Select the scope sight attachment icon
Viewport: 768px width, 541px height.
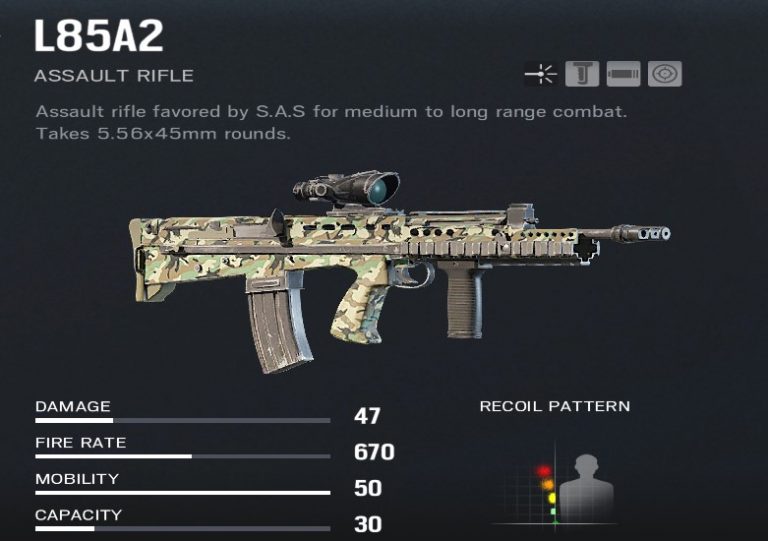pos(663,74)
